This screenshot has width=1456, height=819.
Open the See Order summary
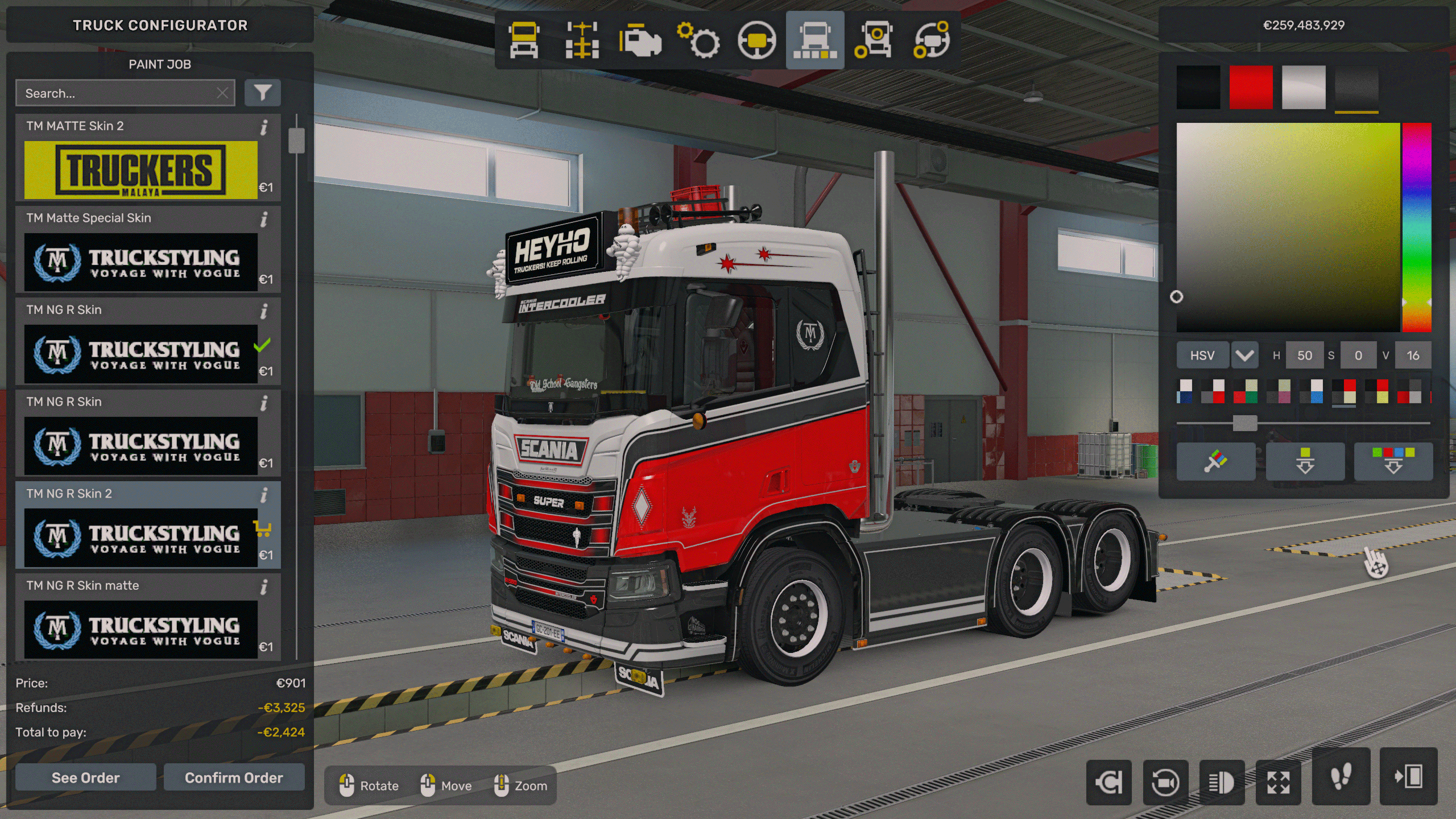click(x=85, y=777)
